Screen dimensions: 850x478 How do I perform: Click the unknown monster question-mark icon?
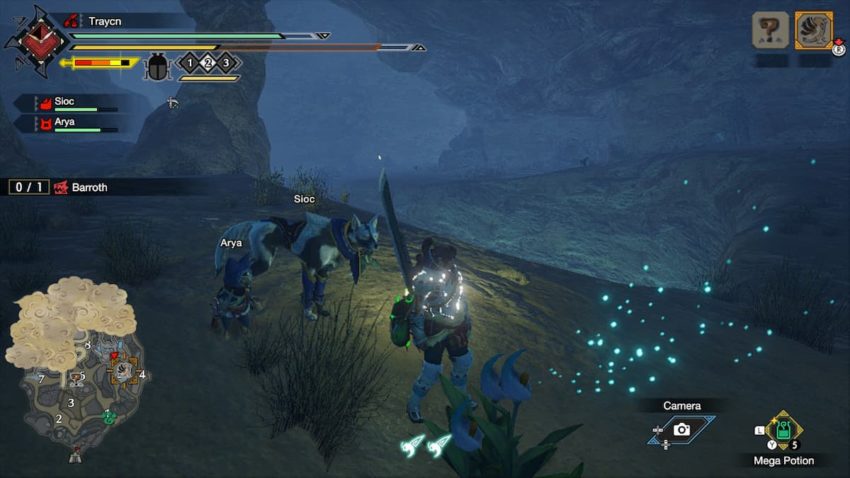[770, 31]
